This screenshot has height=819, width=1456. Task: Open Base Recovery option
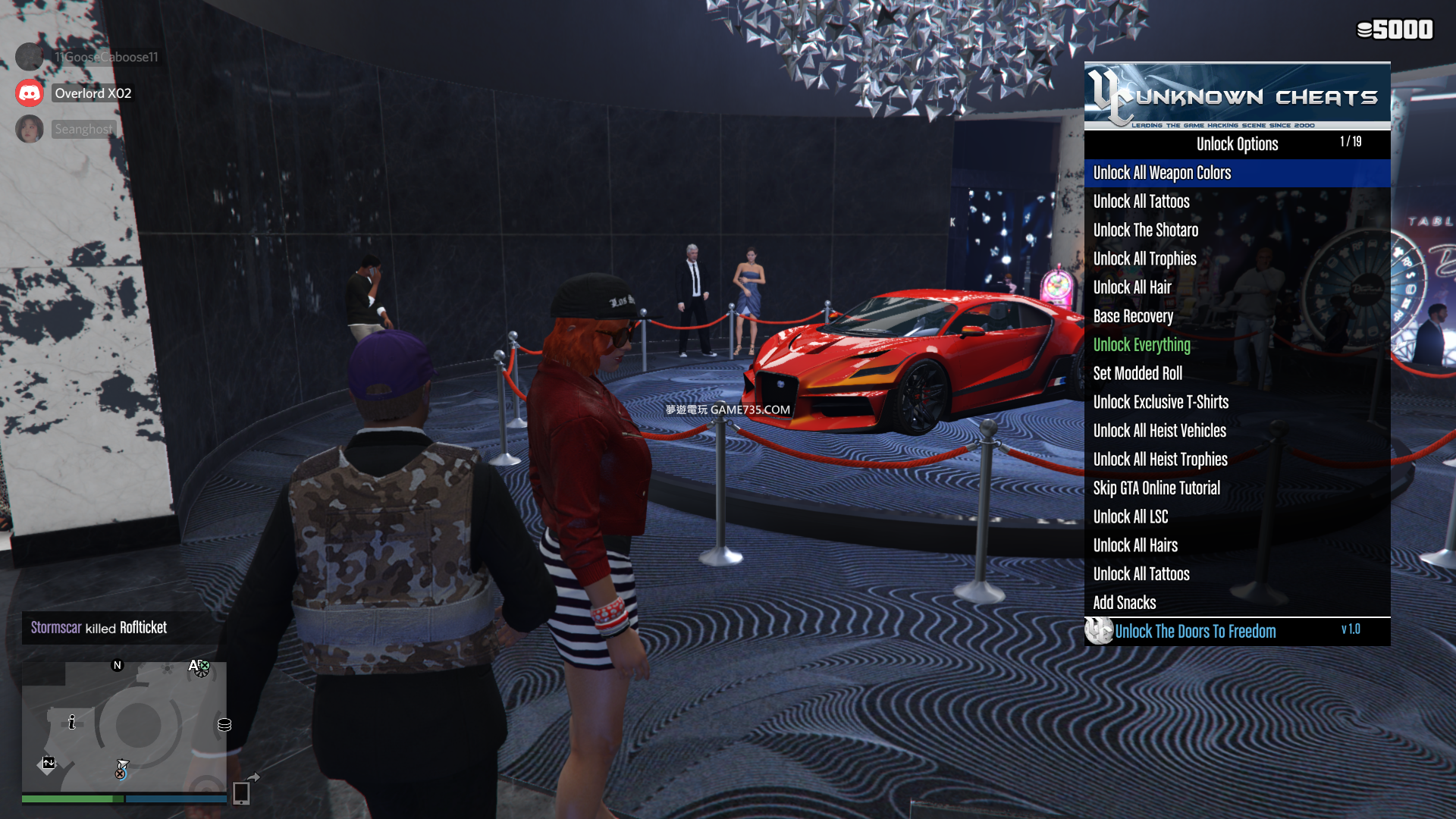[x=1133, y=316]
